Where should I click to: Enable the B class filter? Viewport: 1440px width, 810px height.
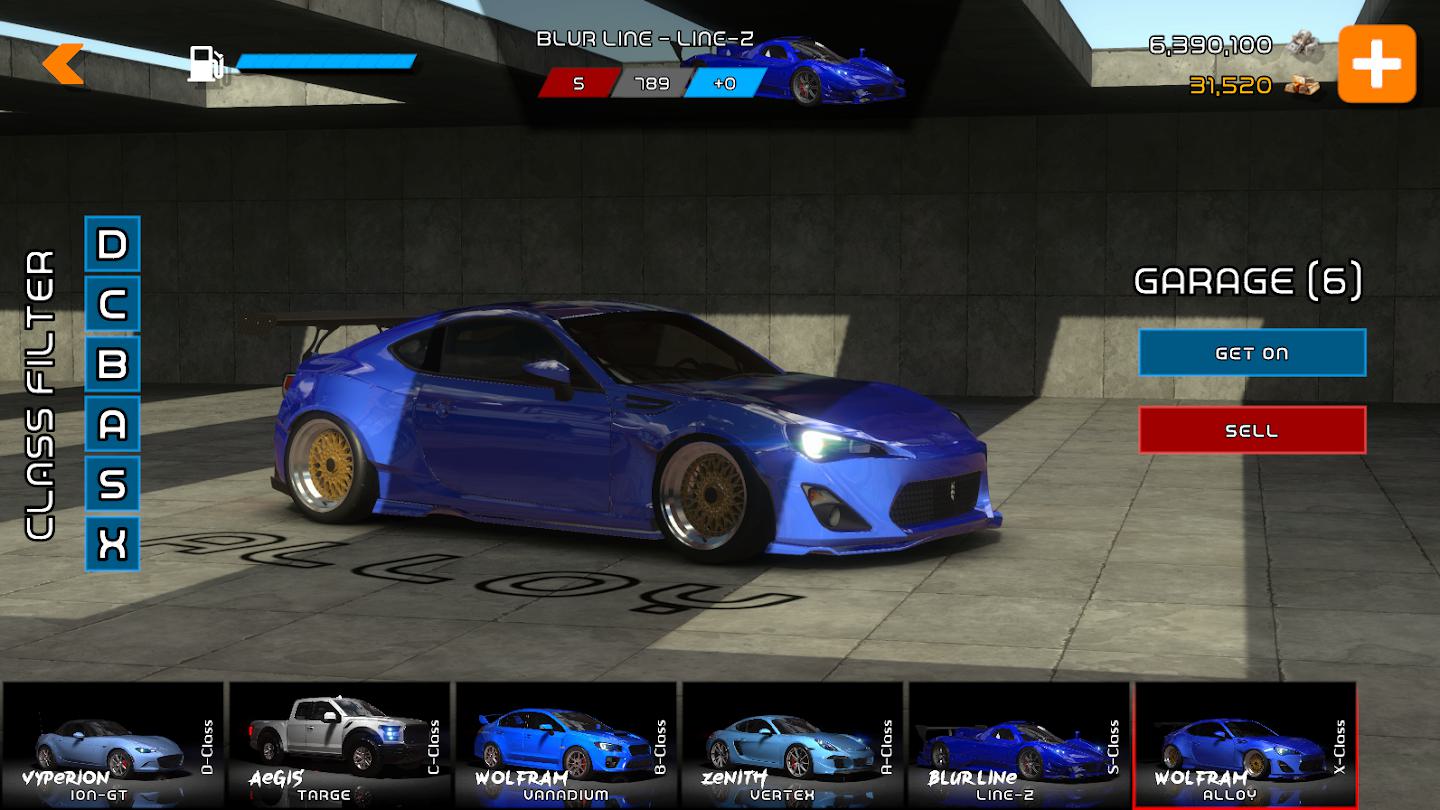(x=112, y=364)
